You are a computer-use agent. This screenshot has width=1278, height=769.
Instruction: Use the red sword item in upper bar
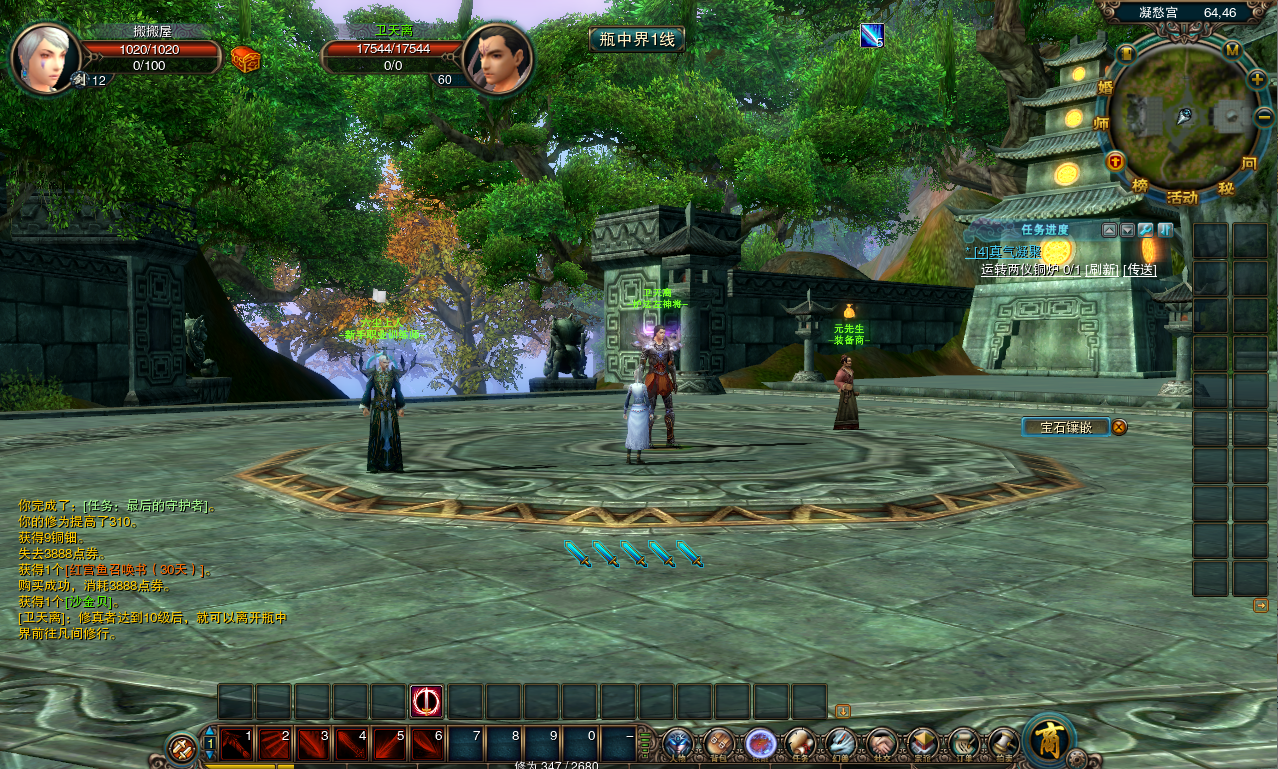click(x=427, y=701)
